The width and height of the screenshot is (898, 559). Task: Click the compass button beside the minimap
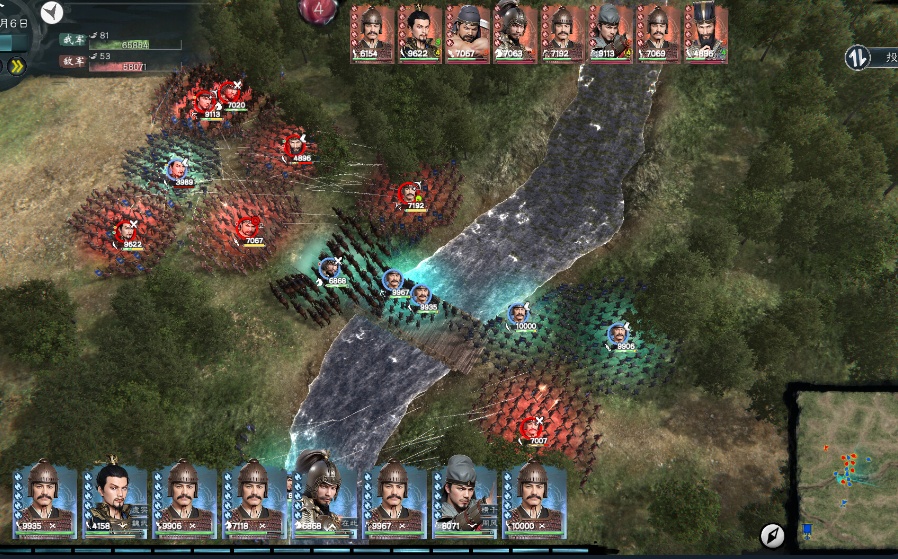point(771,535)
